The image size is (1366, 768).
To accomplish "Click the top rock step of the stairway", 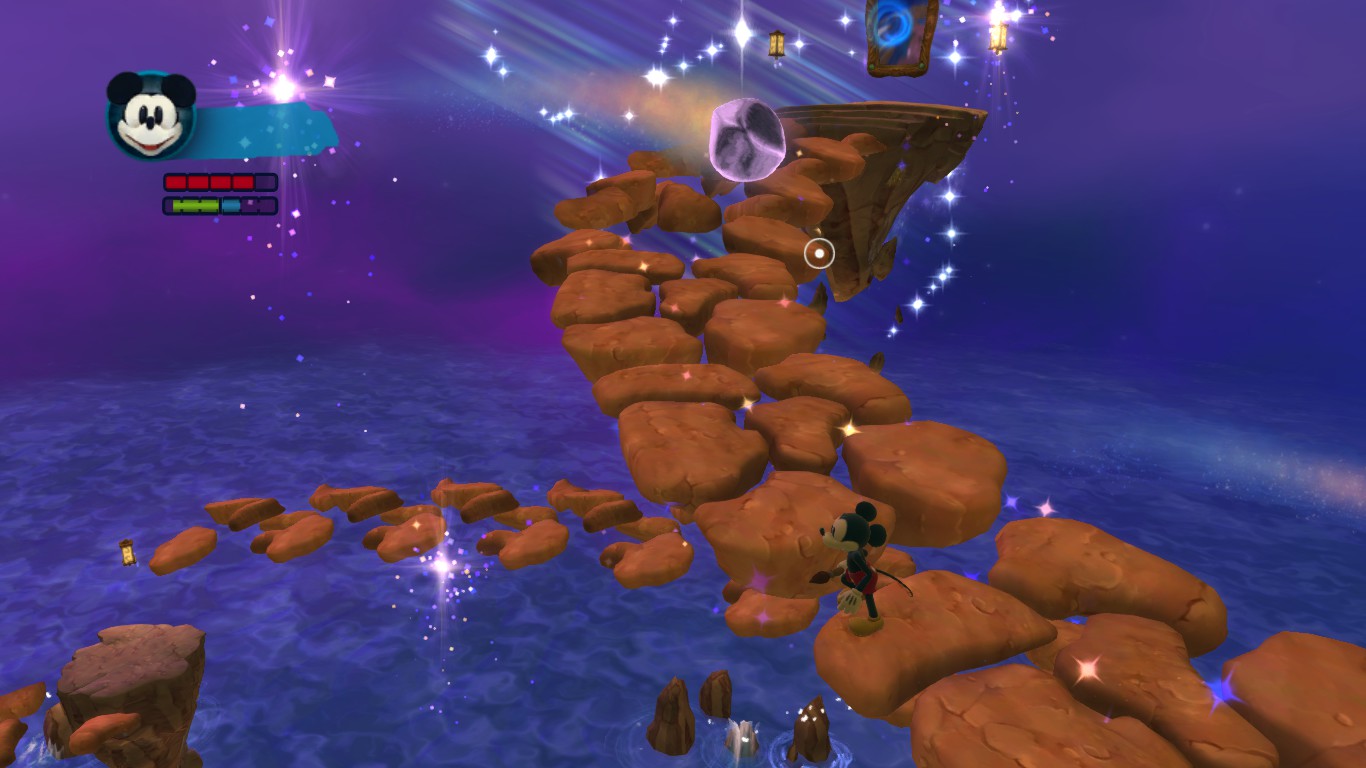I will (645, 170).
